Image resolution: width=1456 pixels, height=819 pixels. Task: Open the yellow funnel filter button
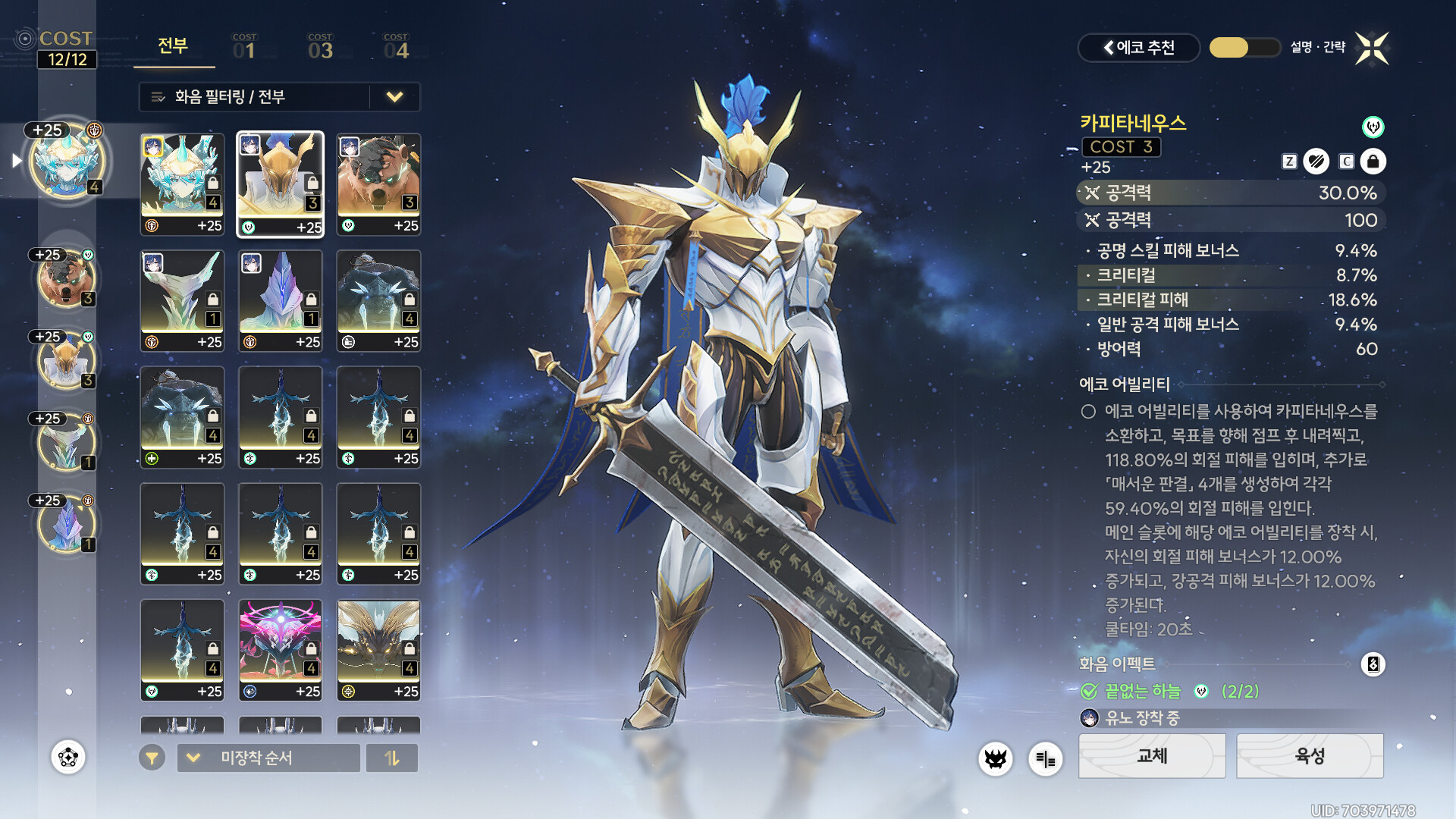152,758
